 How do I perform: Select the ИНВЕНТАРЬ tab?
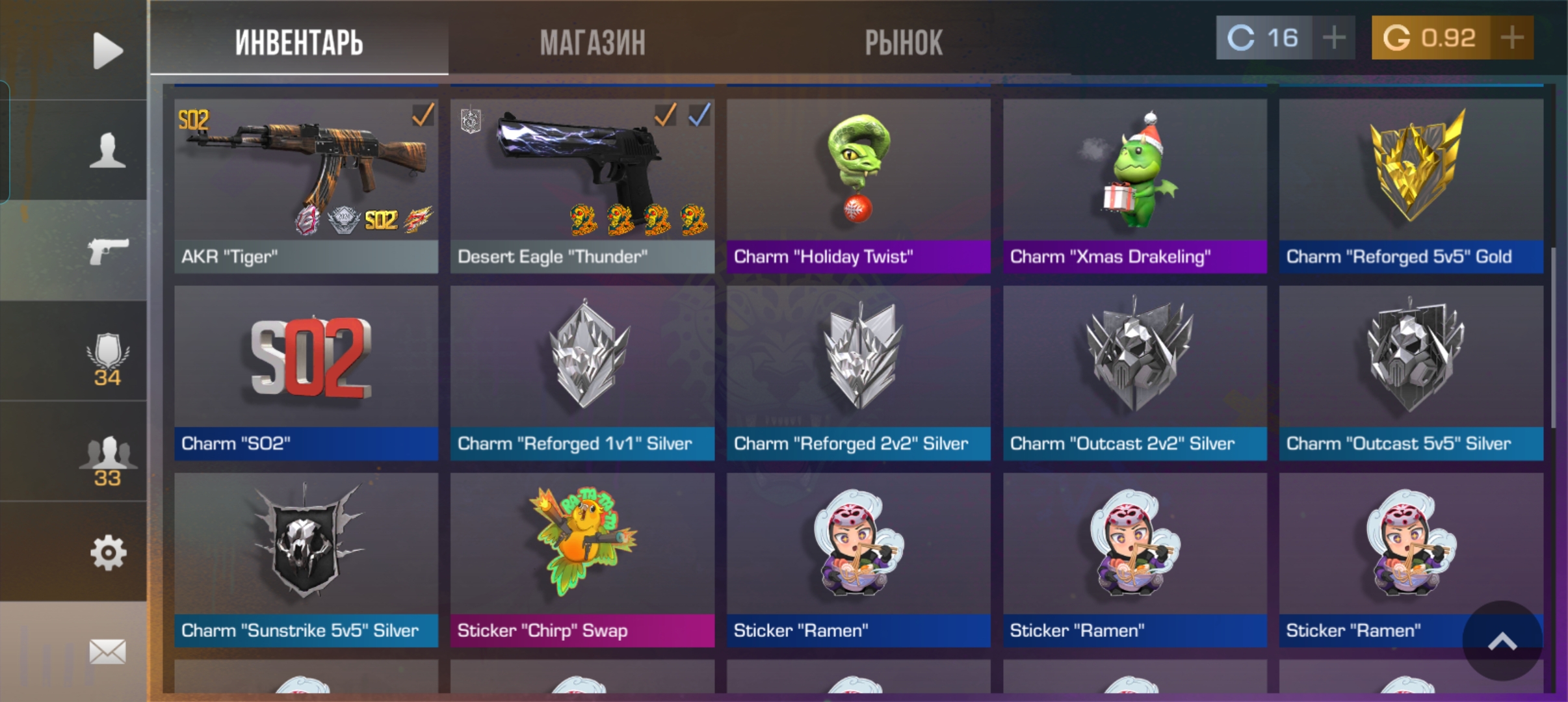299,43
